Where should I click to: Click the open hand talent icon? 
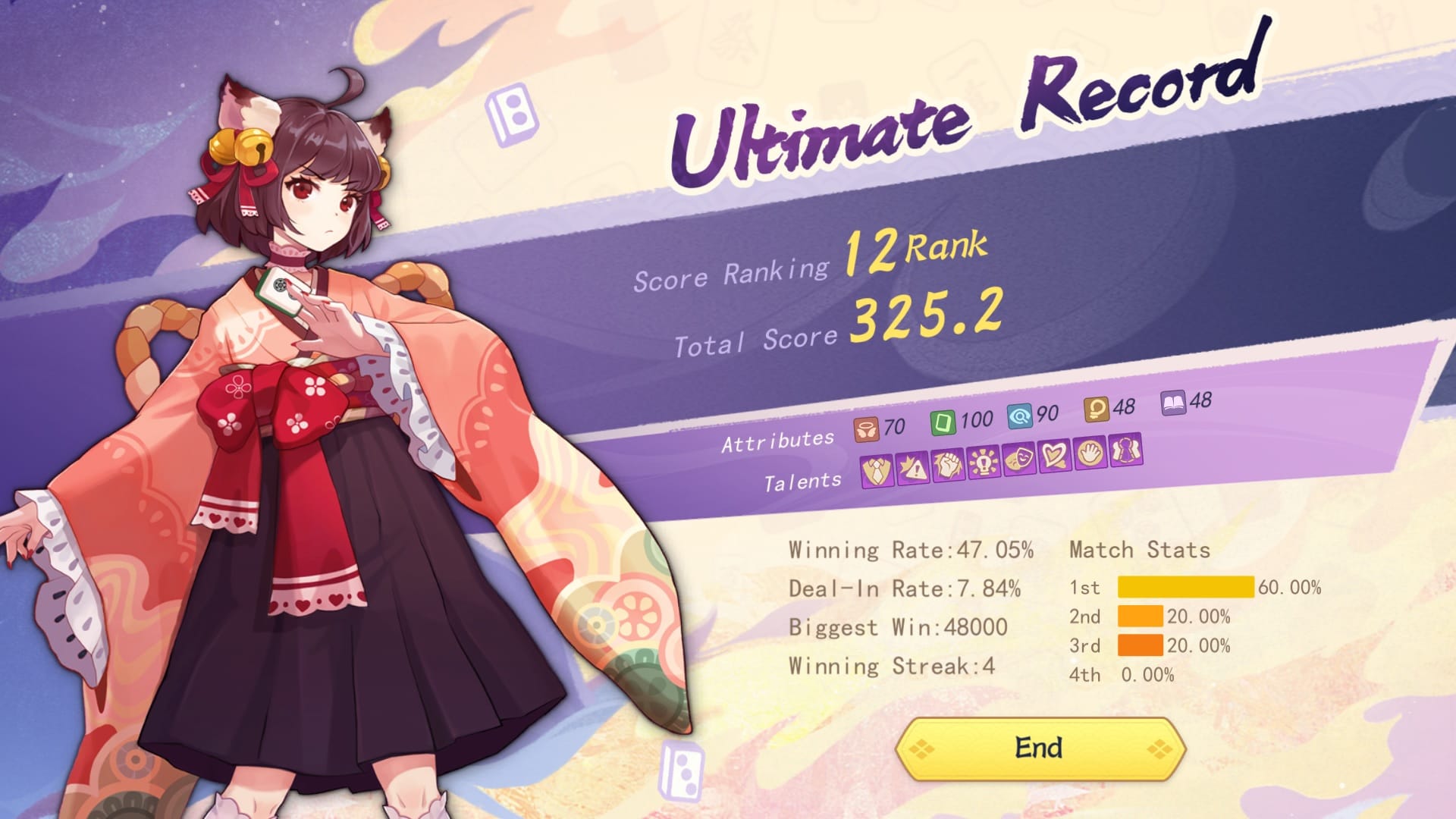point(1090,453)
